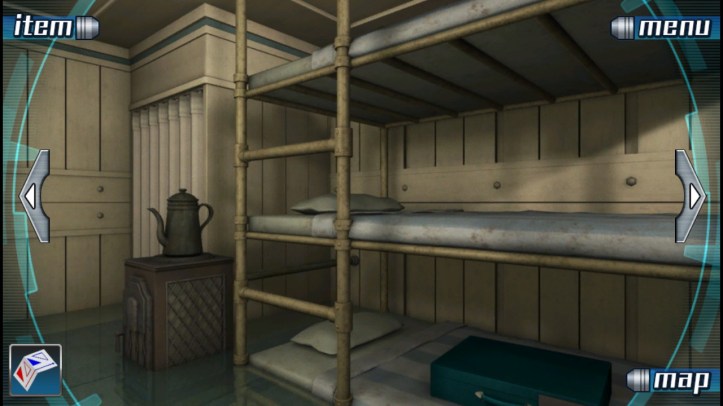
Task: Open the card icon in the corner
Action: tap(35, 370)
